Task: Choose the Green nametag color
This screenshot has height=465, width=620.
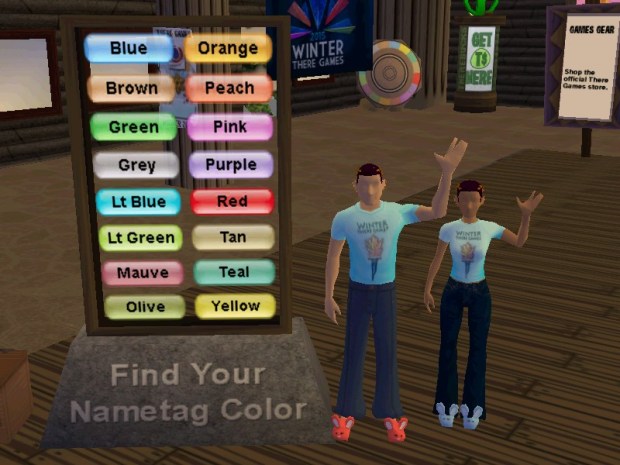Action: pos(133,127)
